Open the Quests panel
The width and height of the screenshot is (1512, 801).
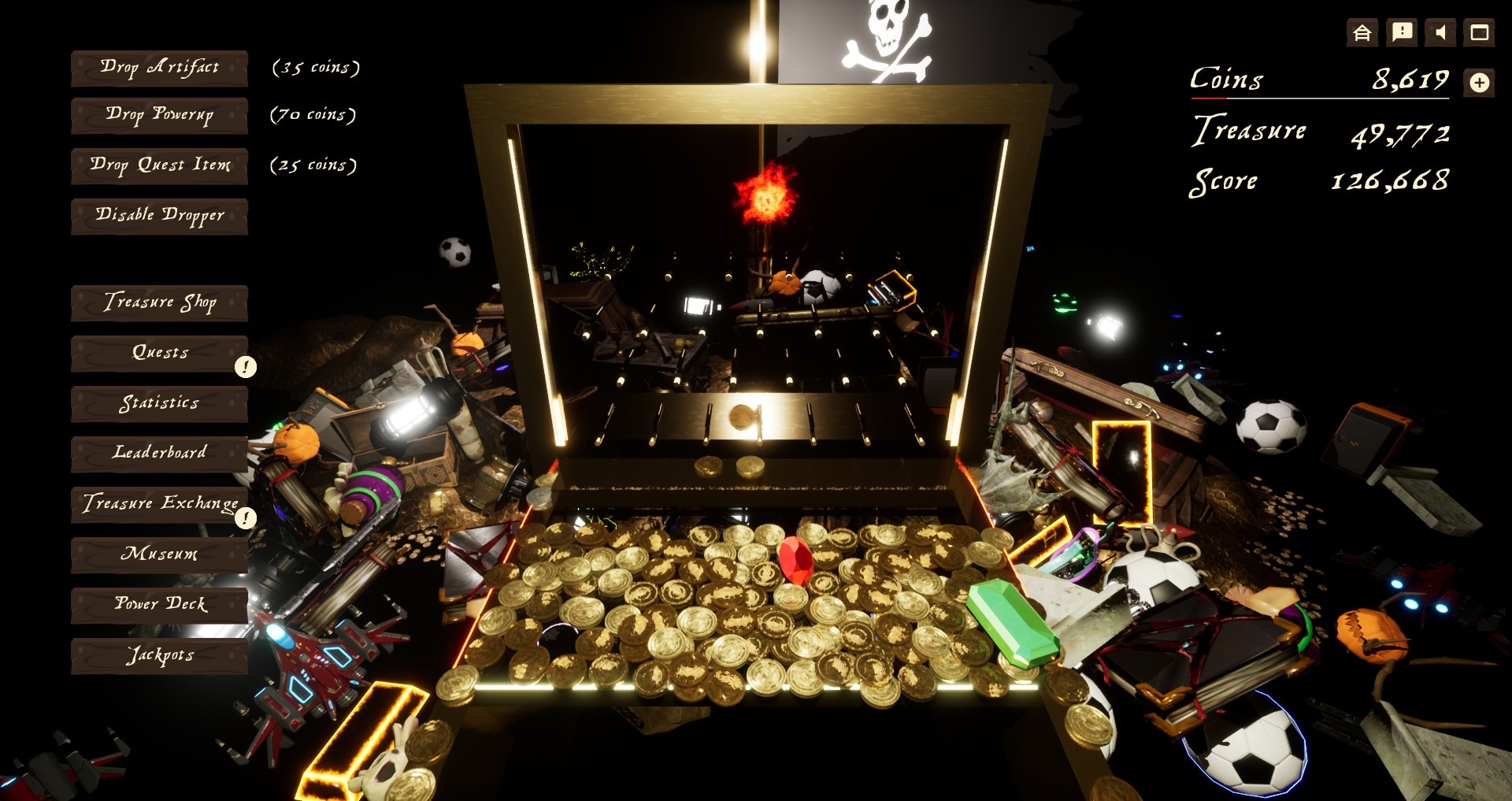[x=158, y=354]
